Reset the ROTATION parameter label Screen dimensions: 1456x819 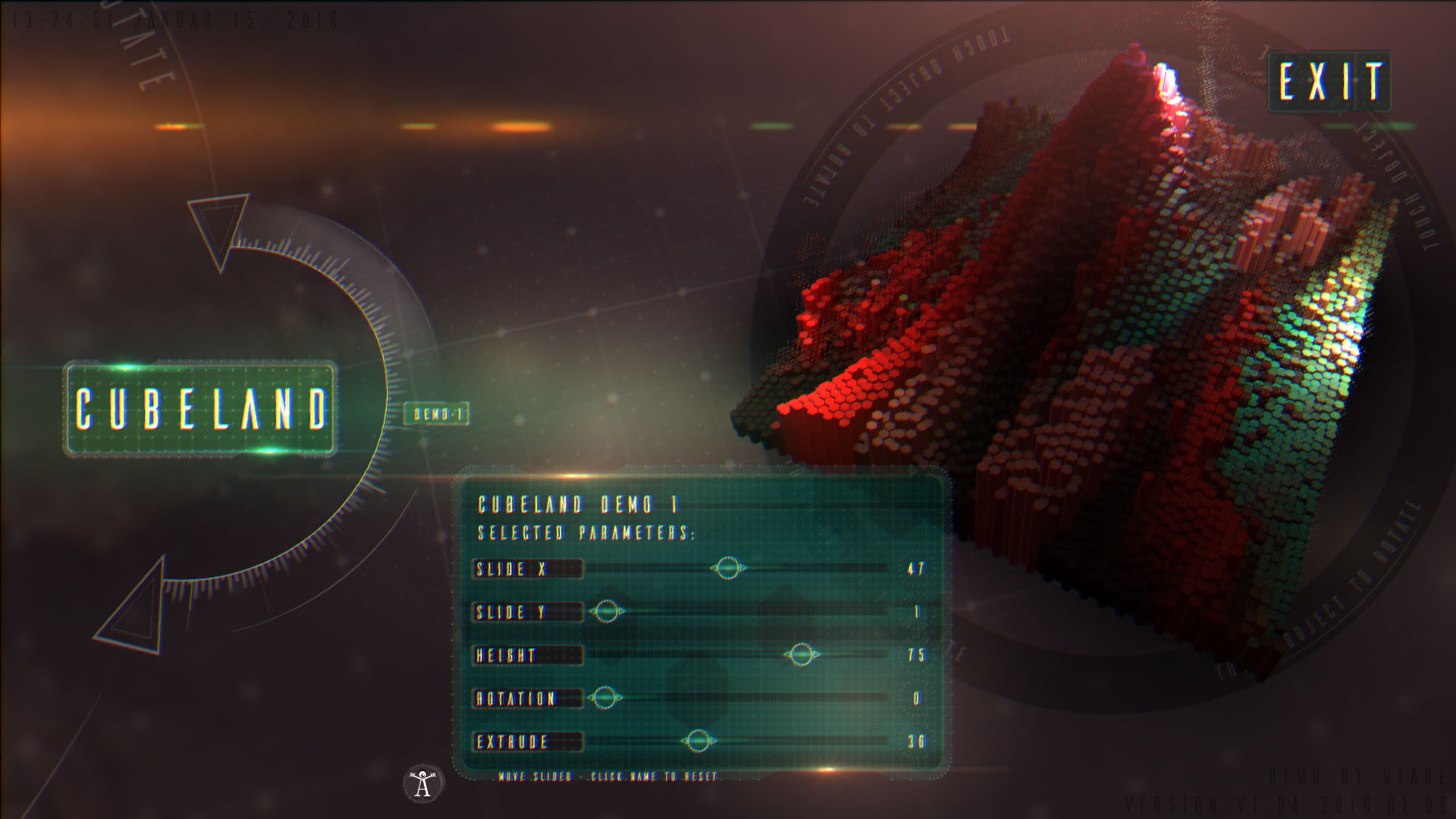(x=527, y=698)
